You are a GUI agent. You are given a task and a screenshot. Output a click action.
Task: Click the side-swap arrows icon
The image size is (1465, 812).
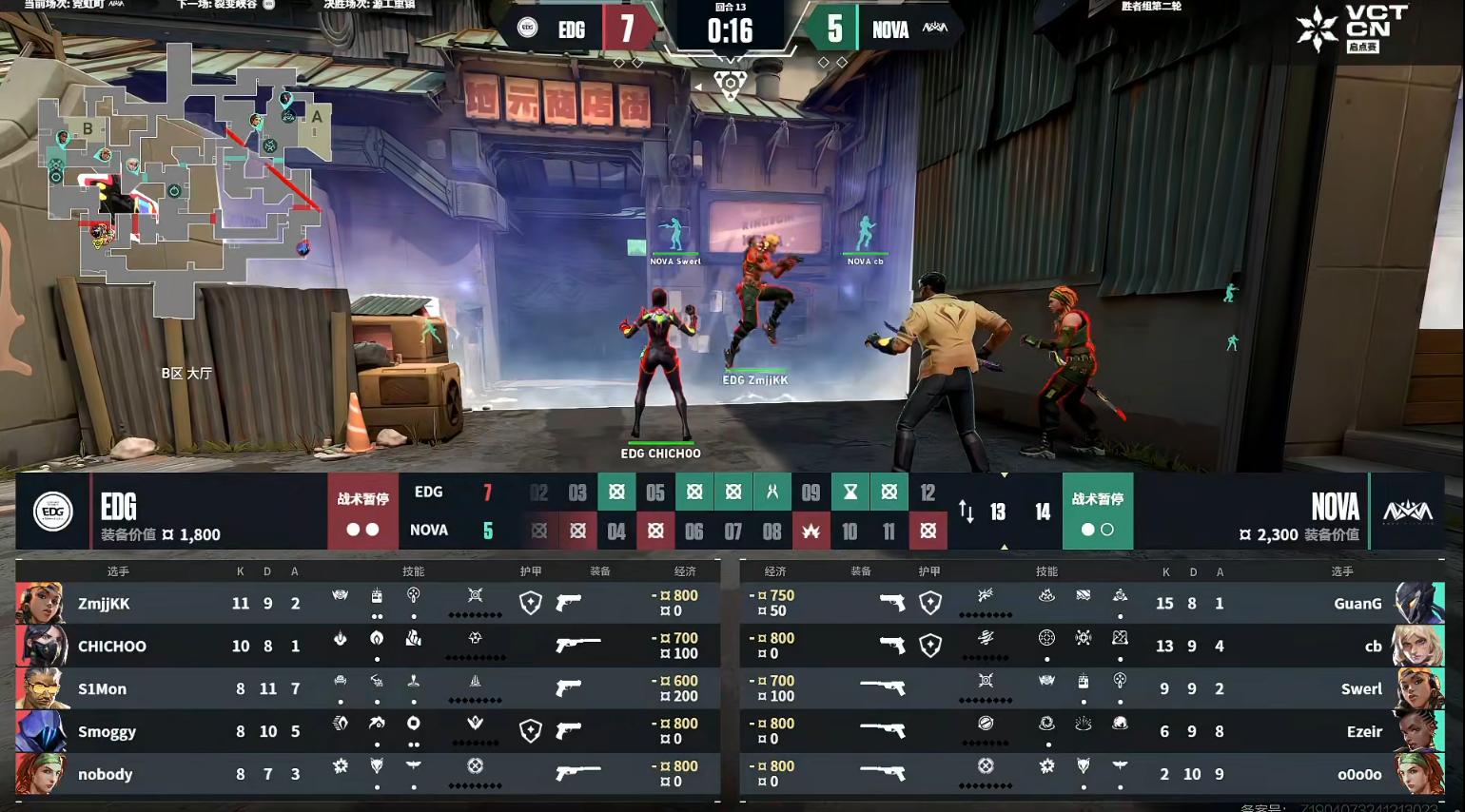coord(966,512)
